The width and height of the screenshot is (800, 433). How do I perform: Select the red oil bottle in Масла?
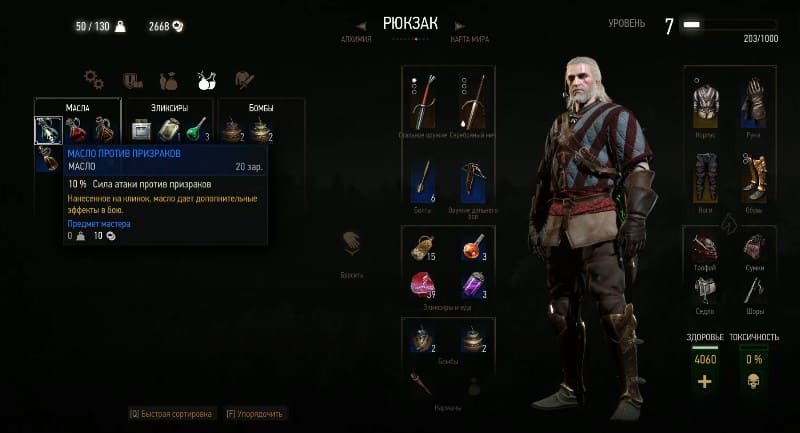click(76, 130)
